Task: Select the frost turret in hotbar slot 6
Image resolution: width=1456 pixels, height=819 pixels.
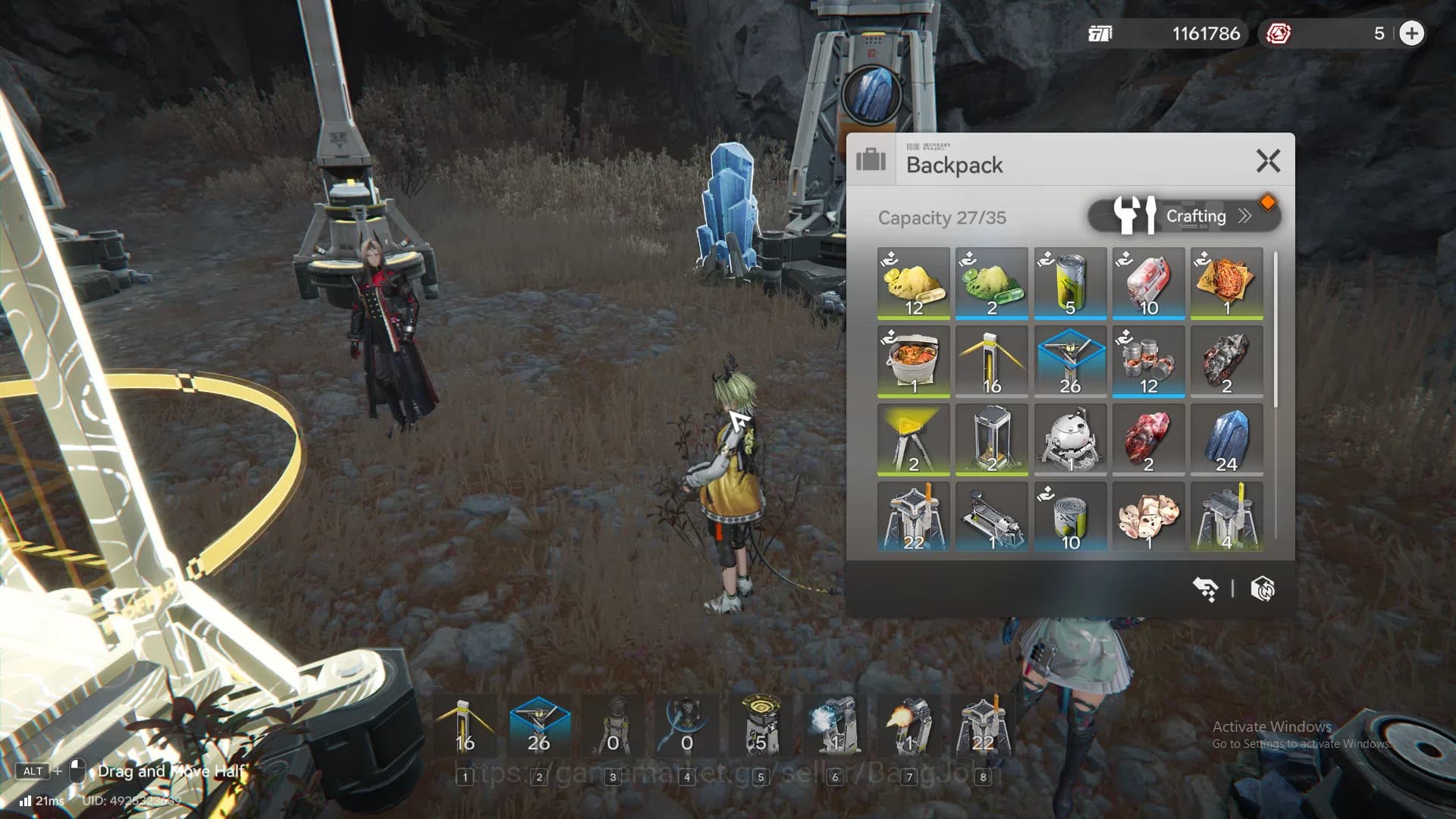Action: pos(835,726)
